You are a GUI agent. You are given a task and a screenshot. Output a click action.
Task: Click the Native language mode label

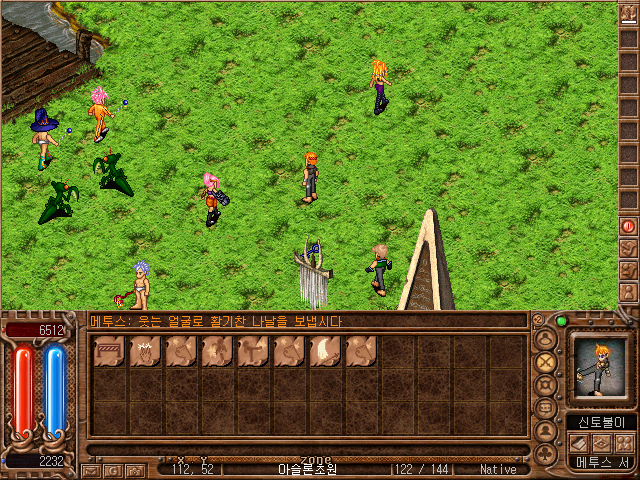point(498,468)
